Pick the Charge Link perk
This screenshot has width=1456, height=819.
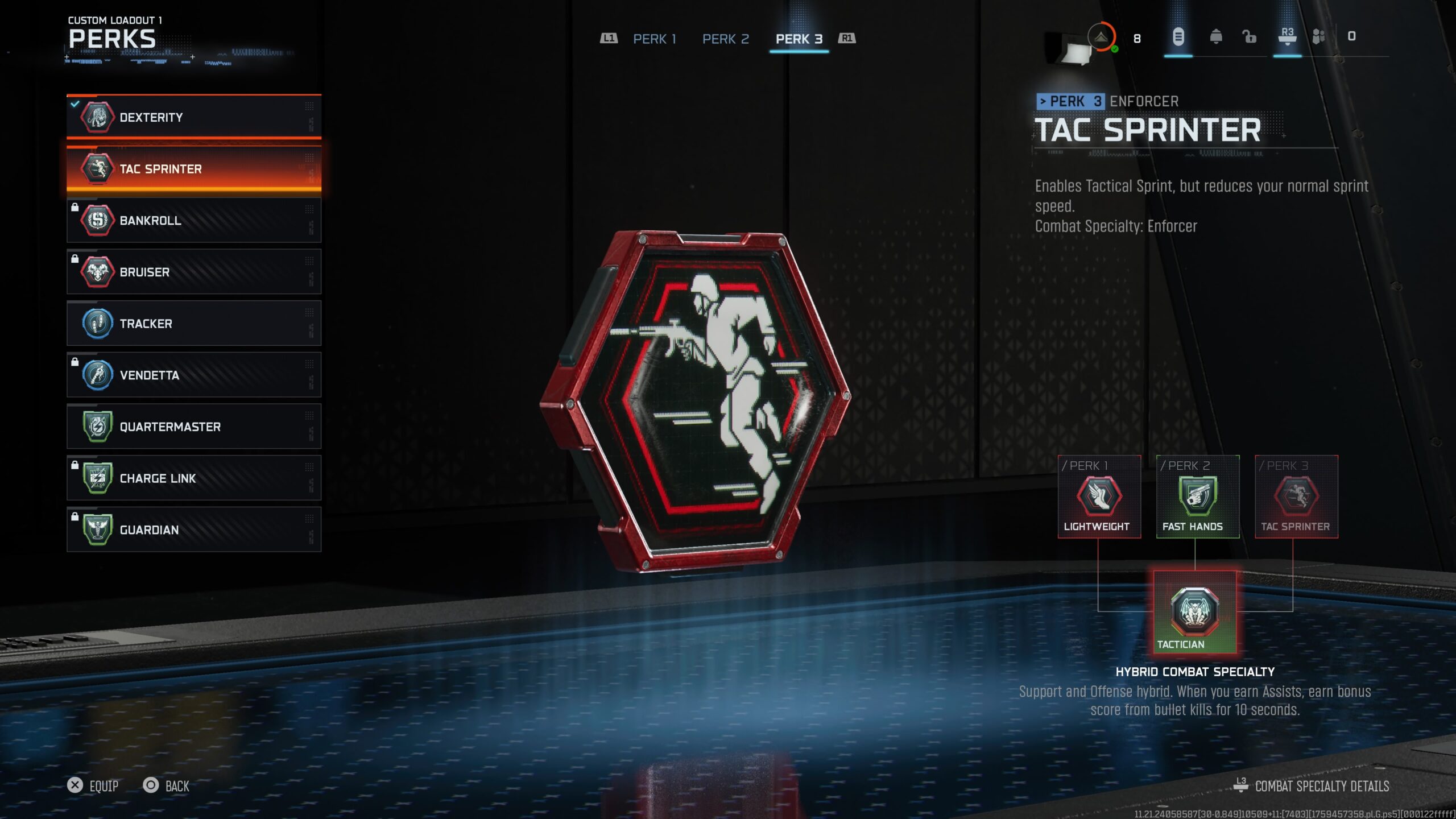tap(193, 478)
